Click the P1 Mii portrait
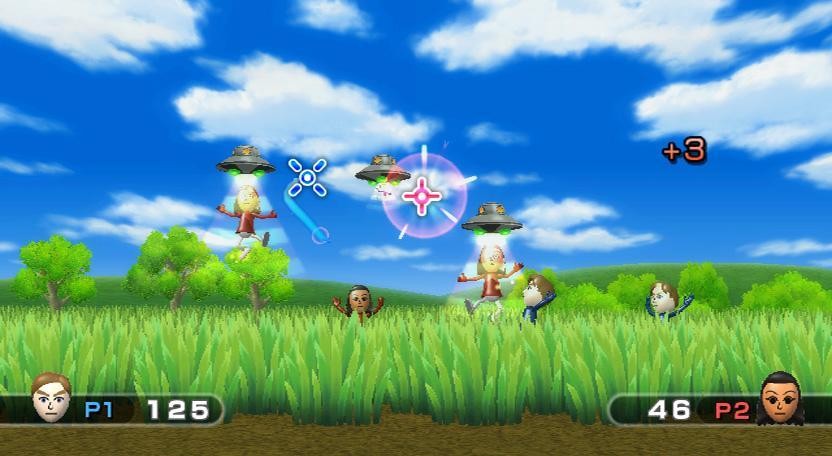This screenshot has height=456, width=832. (x=50, y=398)
